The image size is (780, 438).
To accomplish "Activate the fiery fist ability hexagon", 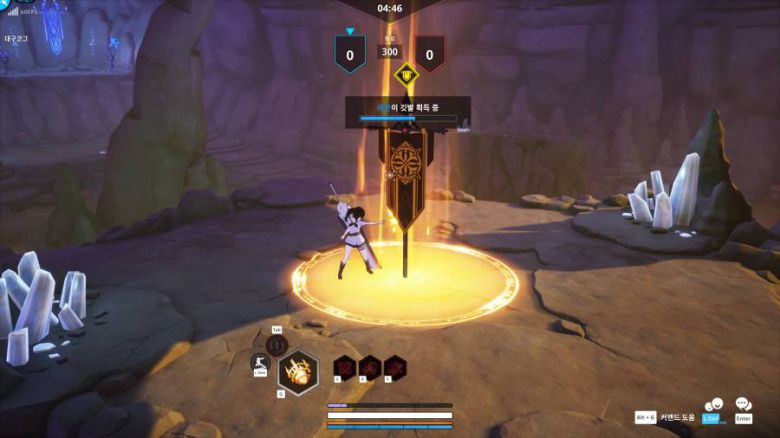I will click(297, 371).
